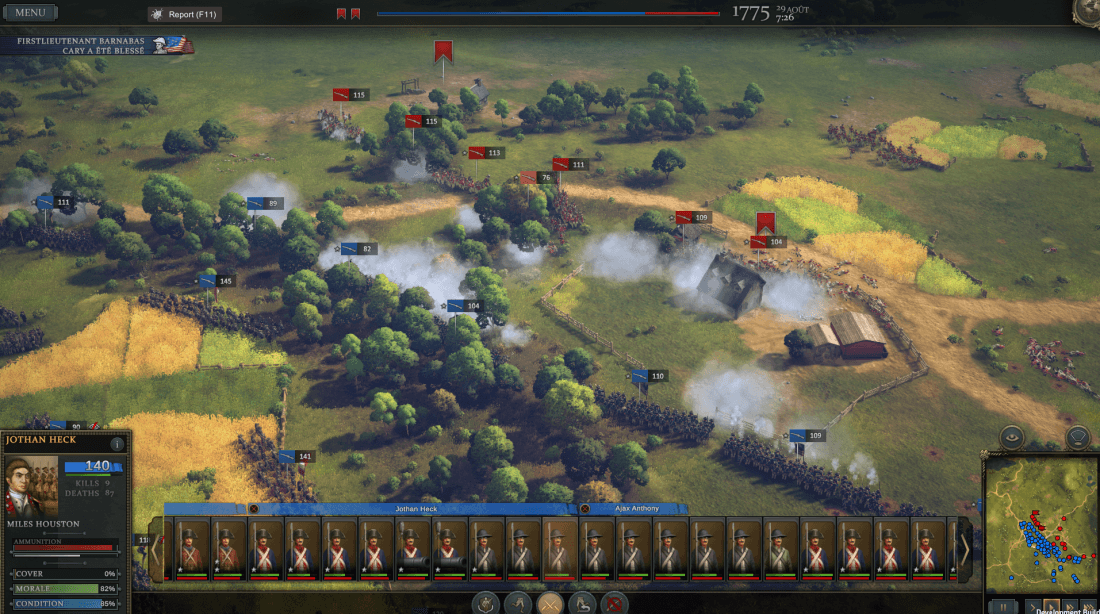Image resolution: width=1100 pixels, height=614 pixels.
Task: Toggle the eye visibility button above minimap
Action: click(x=1014, y=437)
